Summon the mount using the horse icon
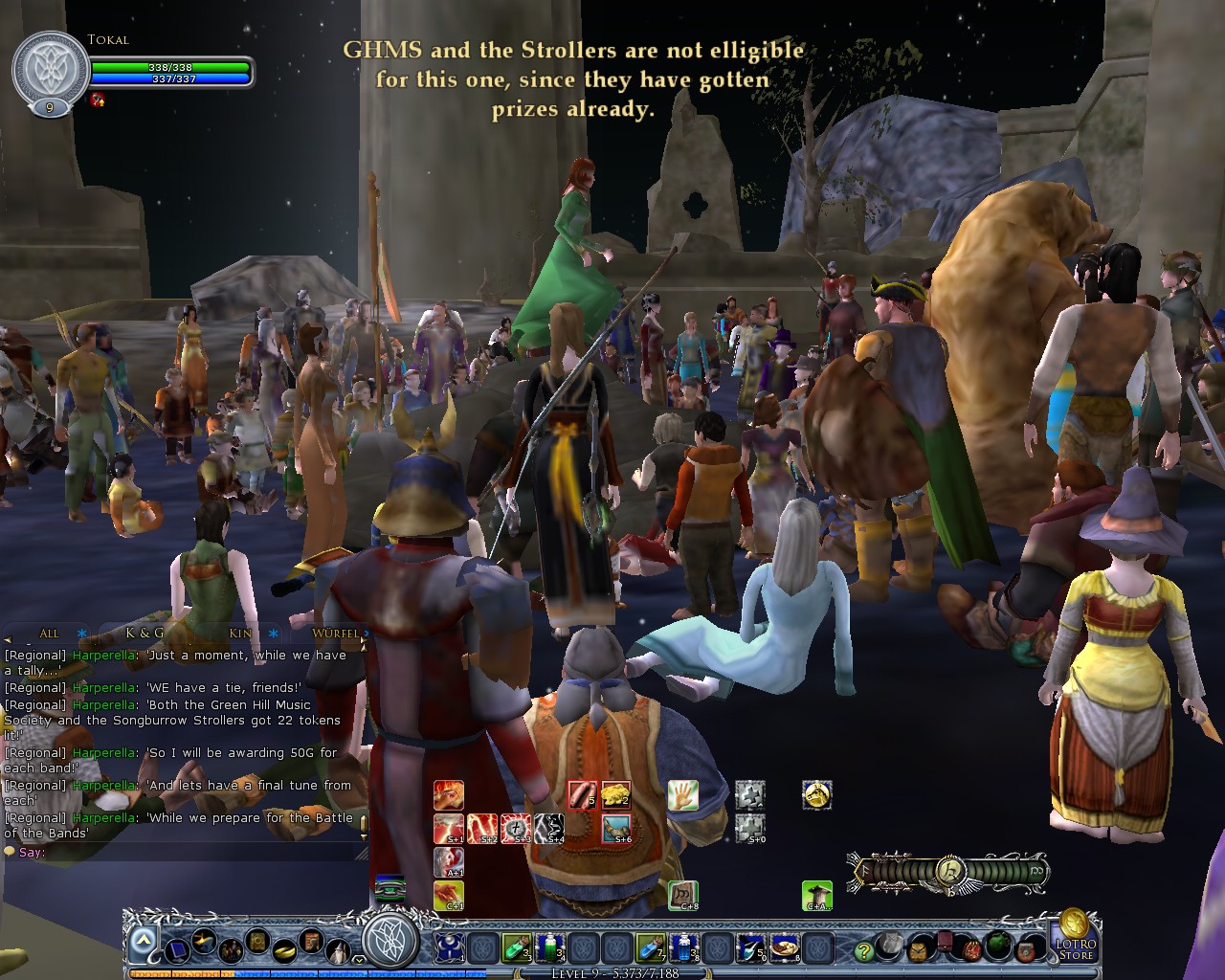1225x980 pixels. (818, 796)
